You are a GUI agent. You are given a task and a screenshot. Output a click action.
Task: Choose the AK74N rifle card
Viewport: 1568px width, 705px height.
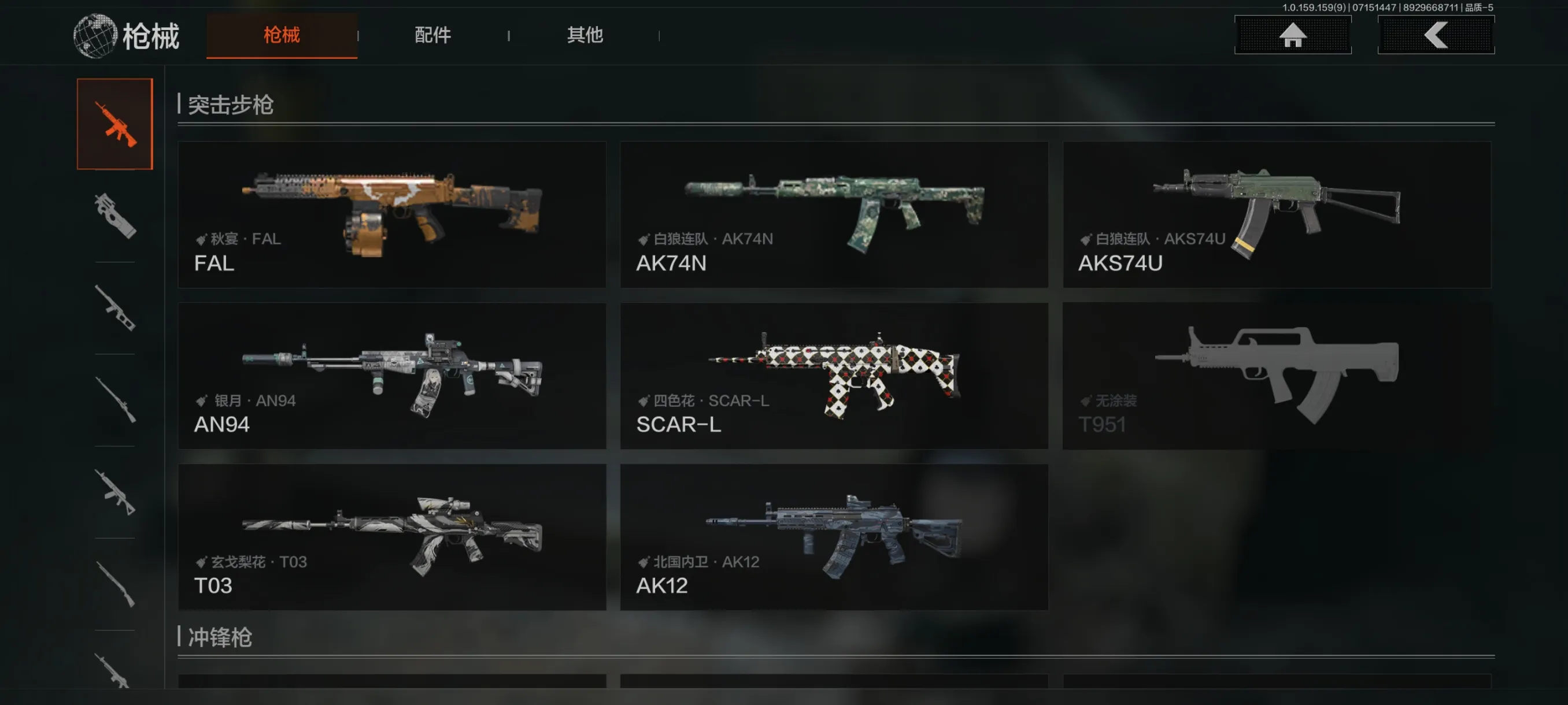click(833, 214)
